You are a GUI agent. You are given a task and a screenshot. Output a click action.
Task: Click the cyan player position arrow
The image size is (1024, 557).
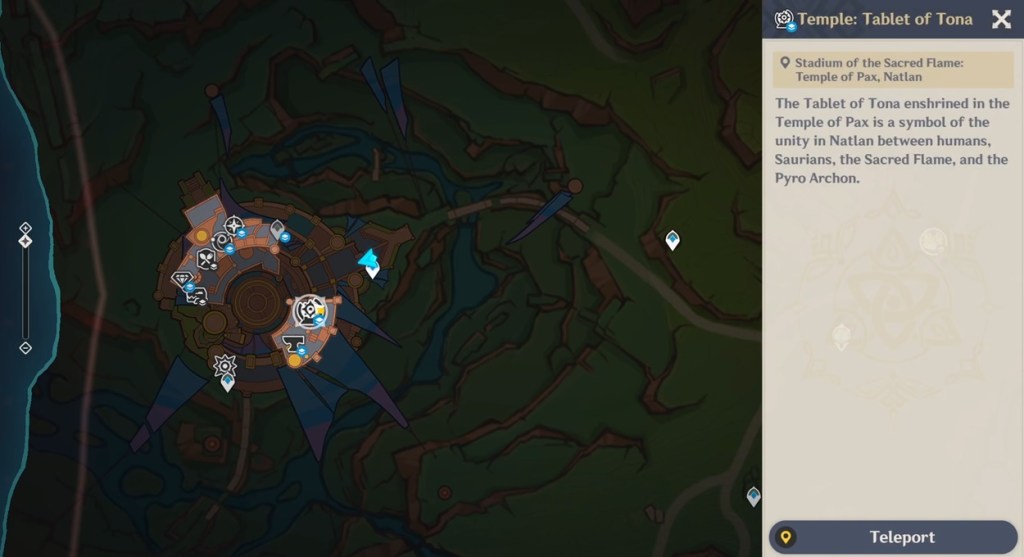(369, 259)
